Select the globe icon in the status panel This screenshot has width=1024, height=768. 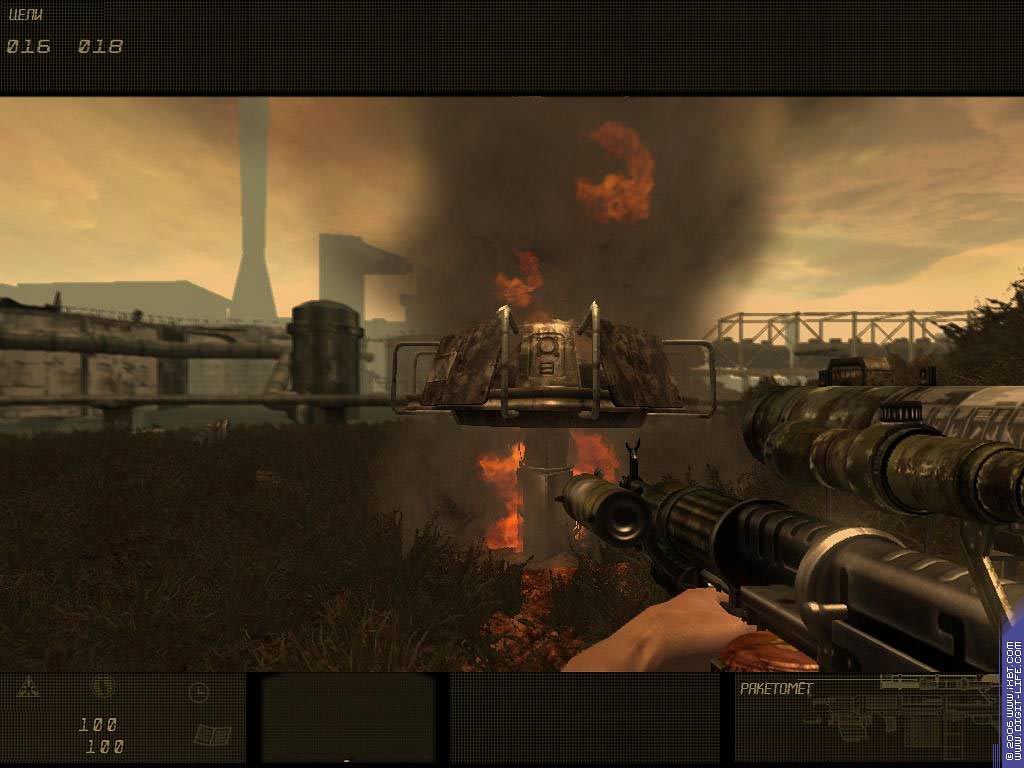tap(103, 687)
